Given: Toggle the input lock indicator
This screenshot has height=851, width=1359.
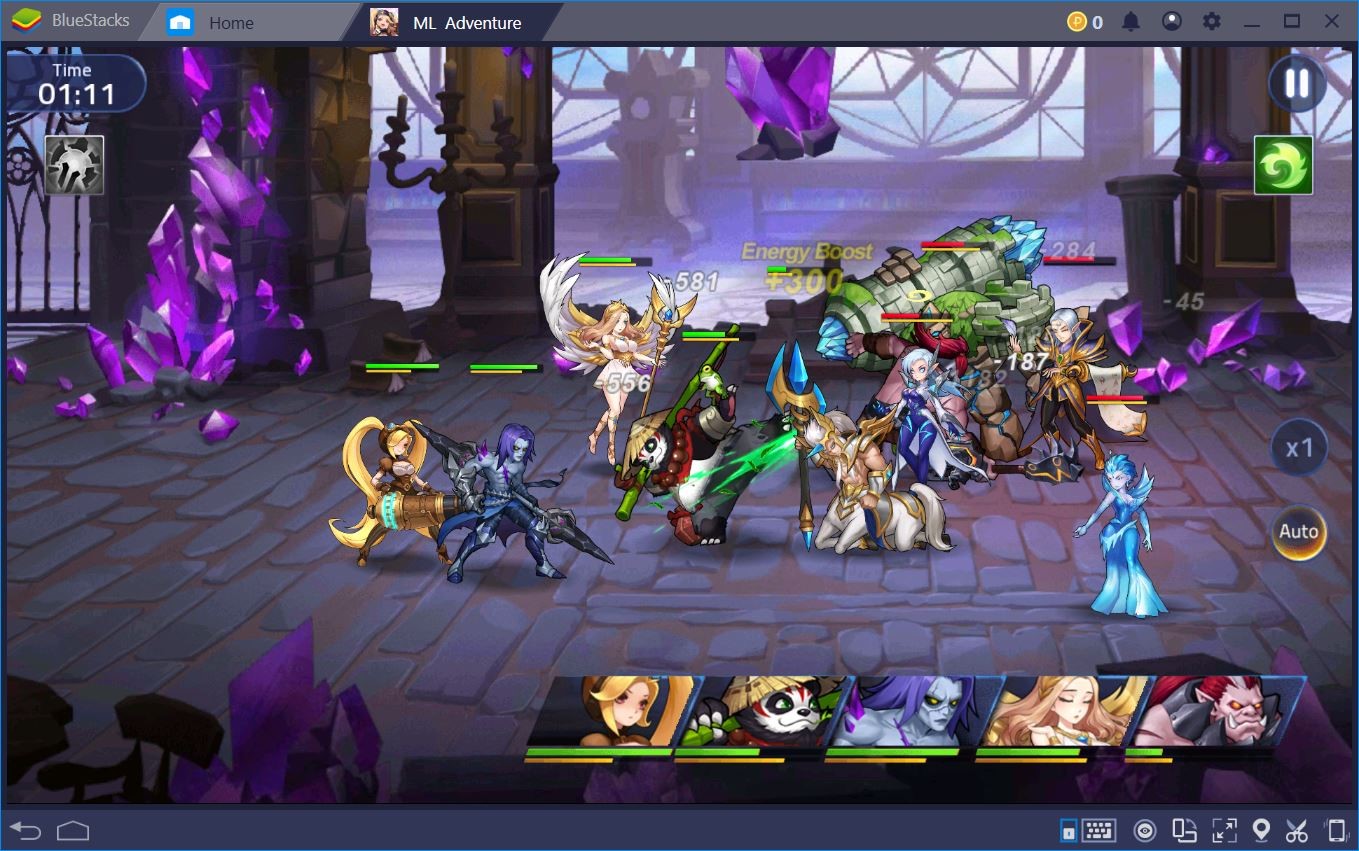Looking at the screenshot, I should click(1069, 830).
